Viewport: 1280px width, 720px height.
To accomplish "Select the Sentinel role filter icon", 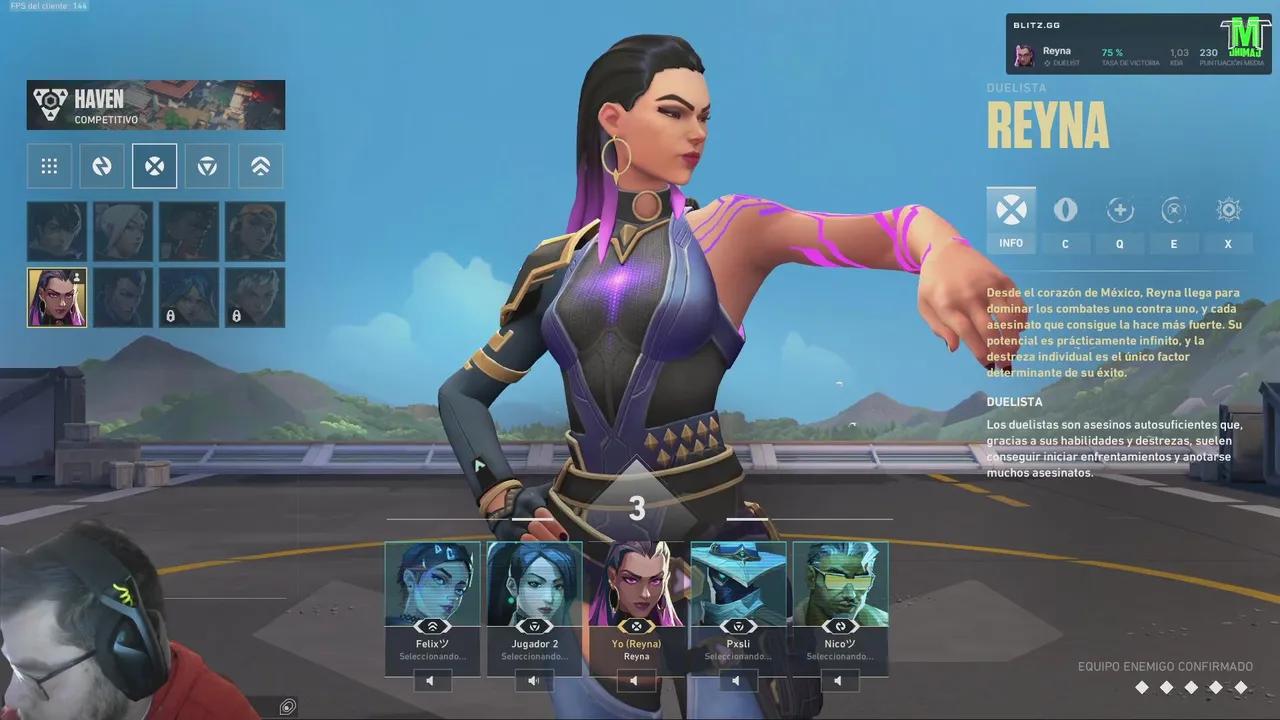I will [x=259, y=166].
